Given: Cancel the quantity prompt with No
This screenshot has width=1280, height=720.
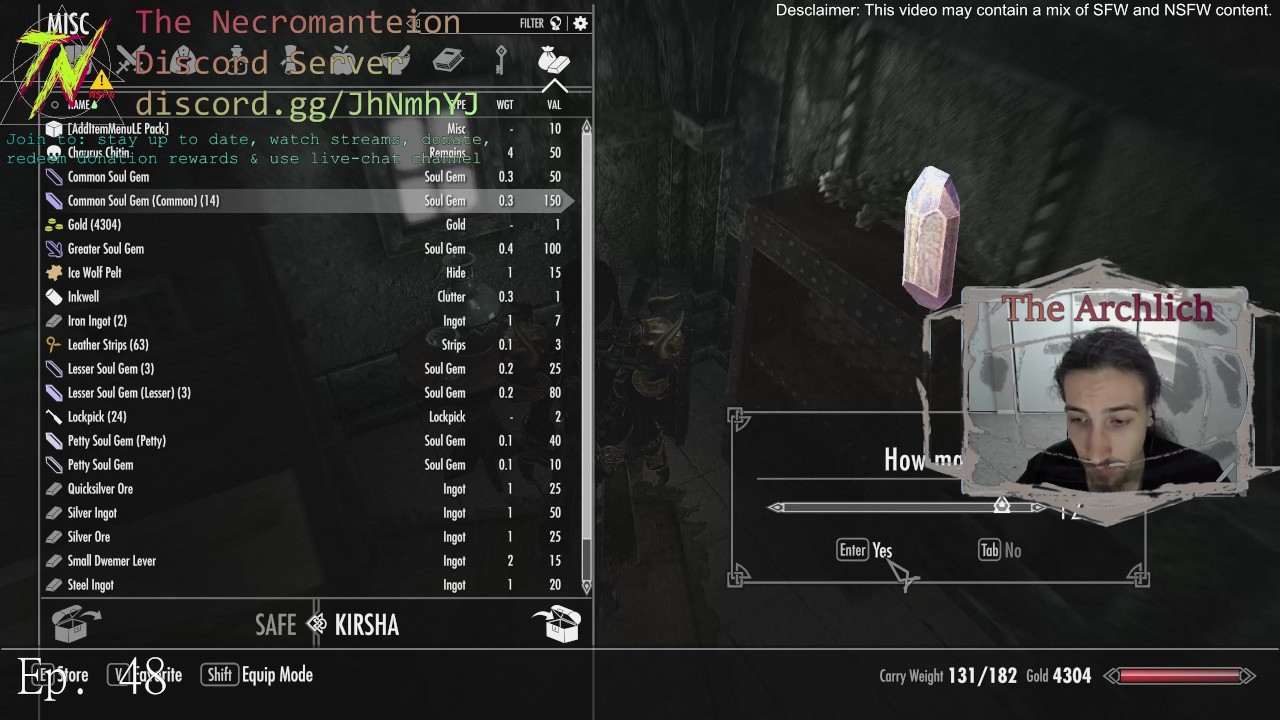Looking at the screenshot, I should point(1001,550).
